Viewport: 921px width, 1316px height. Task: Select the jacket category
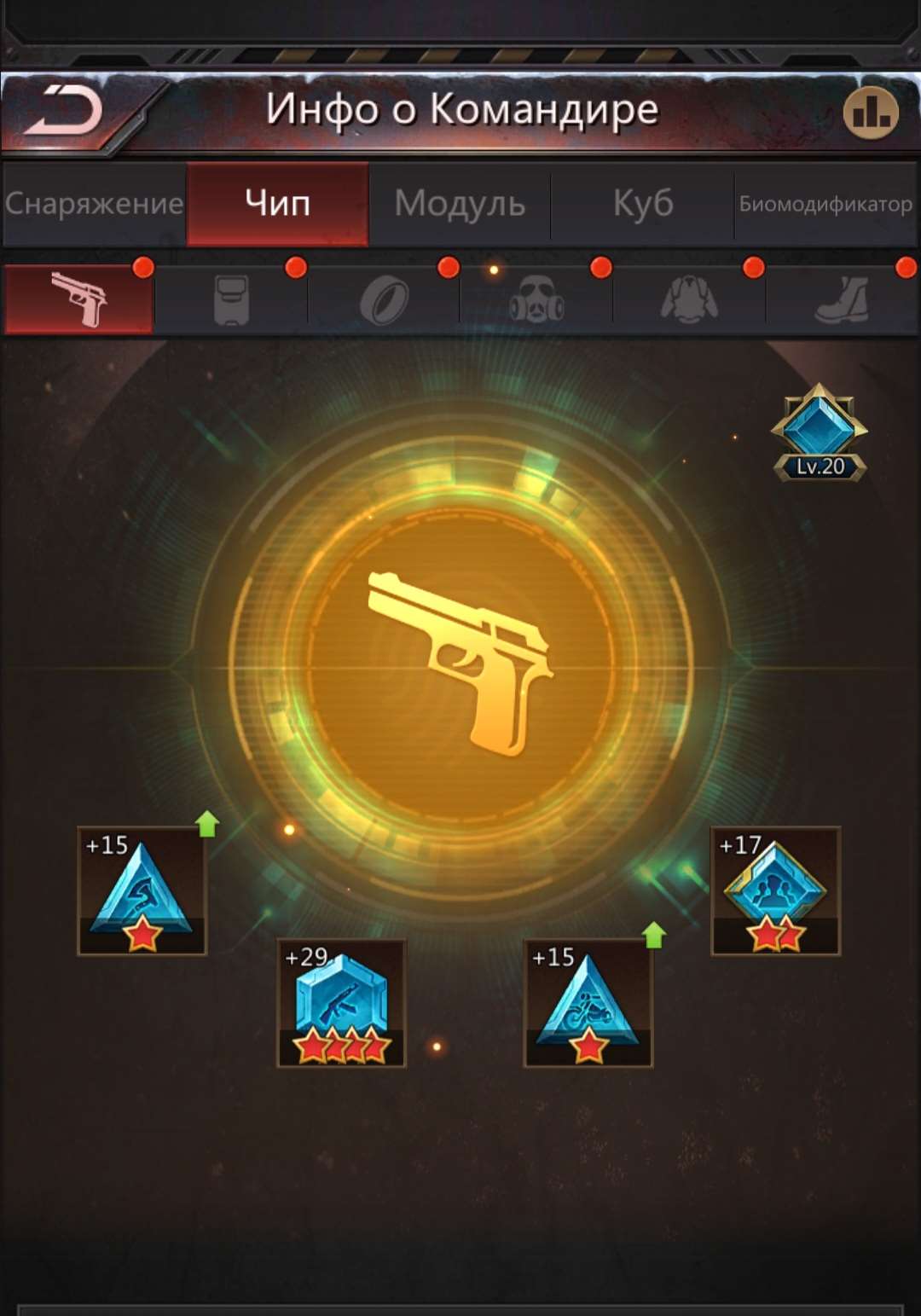click(689, 299)
